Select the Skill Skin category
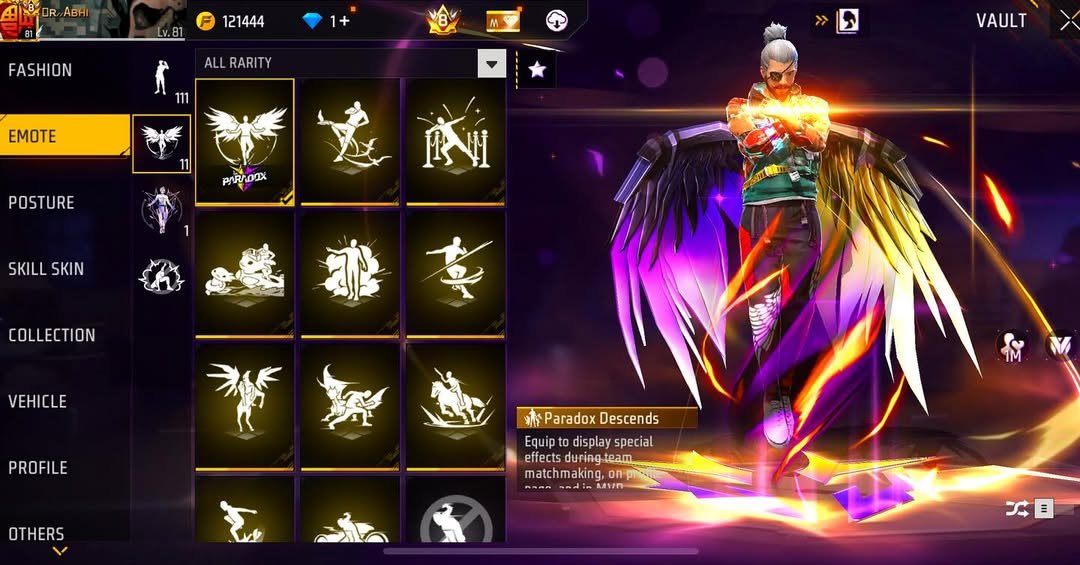The image size is (1080, 565). pos(46,269)
